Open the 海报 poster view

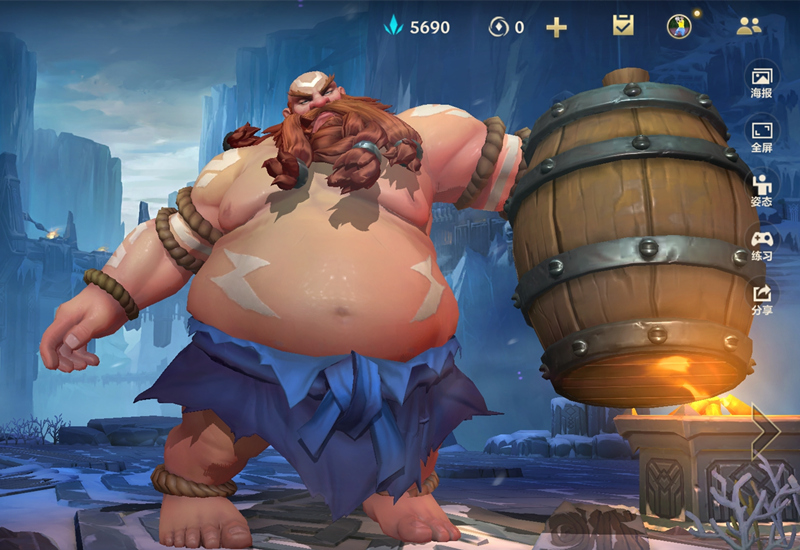762,82
